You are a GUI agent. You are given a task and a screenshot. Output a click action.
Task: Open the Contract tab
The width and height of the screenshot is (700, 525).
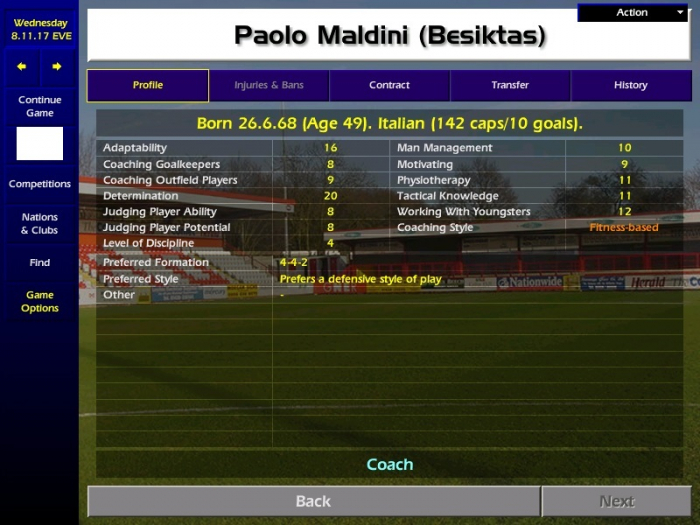389,85
